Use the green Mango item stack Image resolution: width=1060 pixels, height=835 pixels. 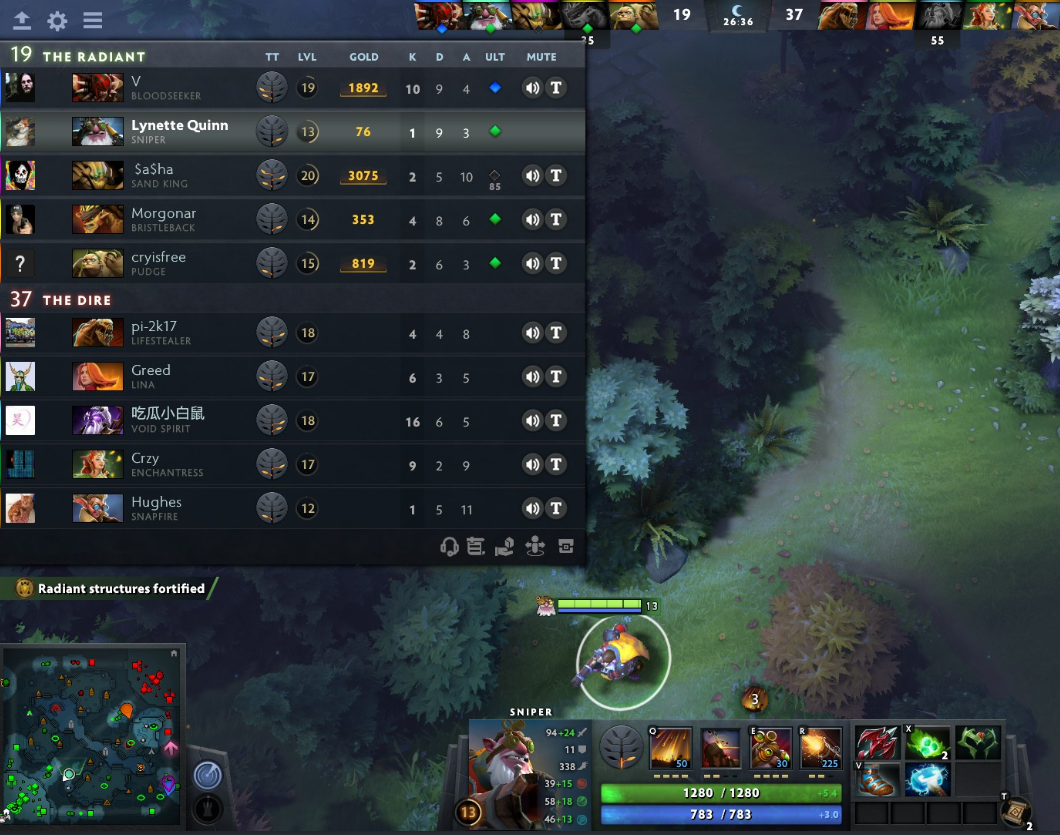click(927, 743)
